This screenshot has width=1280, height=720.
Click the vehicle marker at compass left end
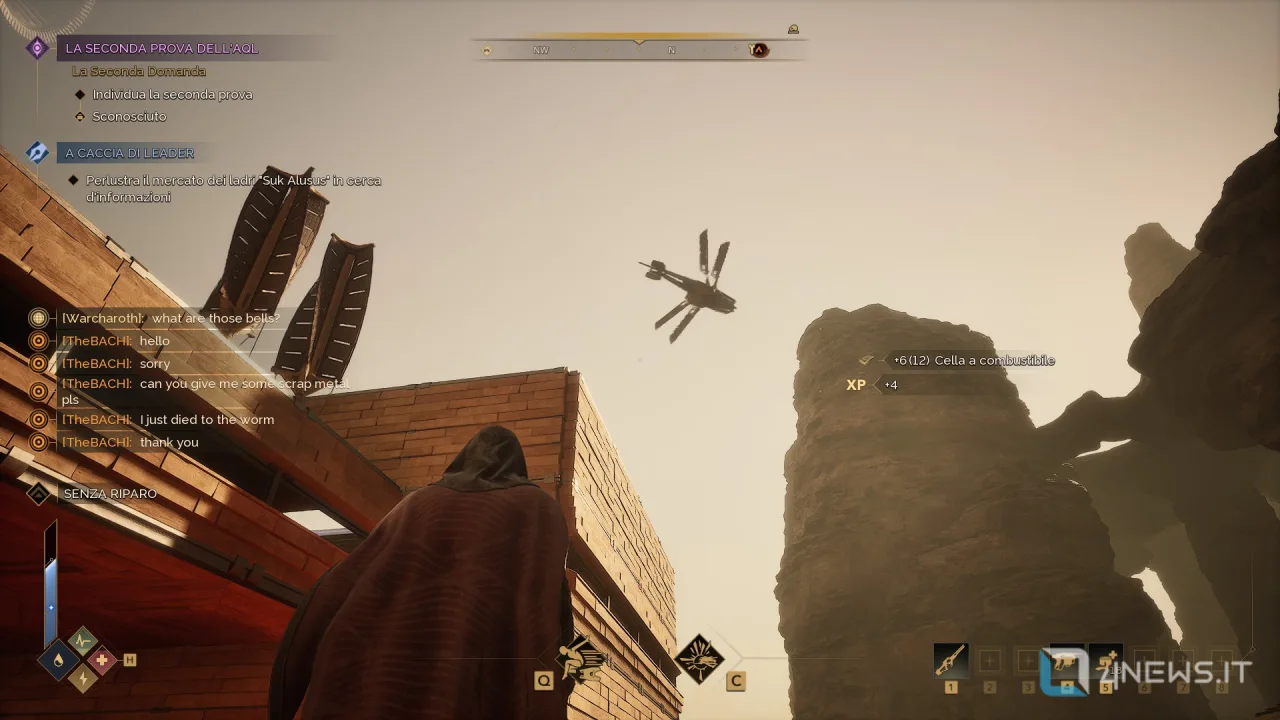click(487, 50)
